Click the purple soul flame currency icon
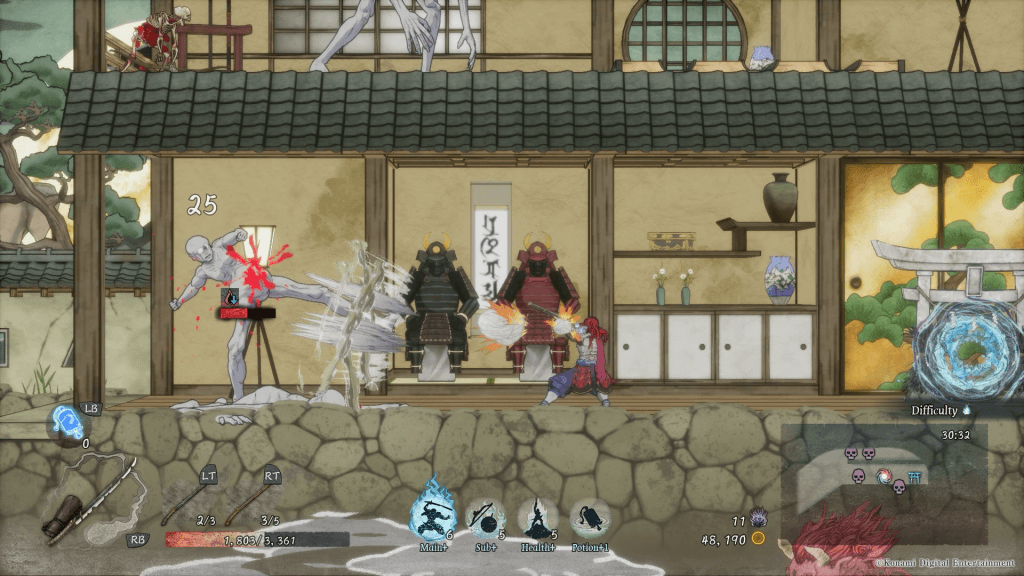This screenshot has height=576, width=1024. [757, 518]
